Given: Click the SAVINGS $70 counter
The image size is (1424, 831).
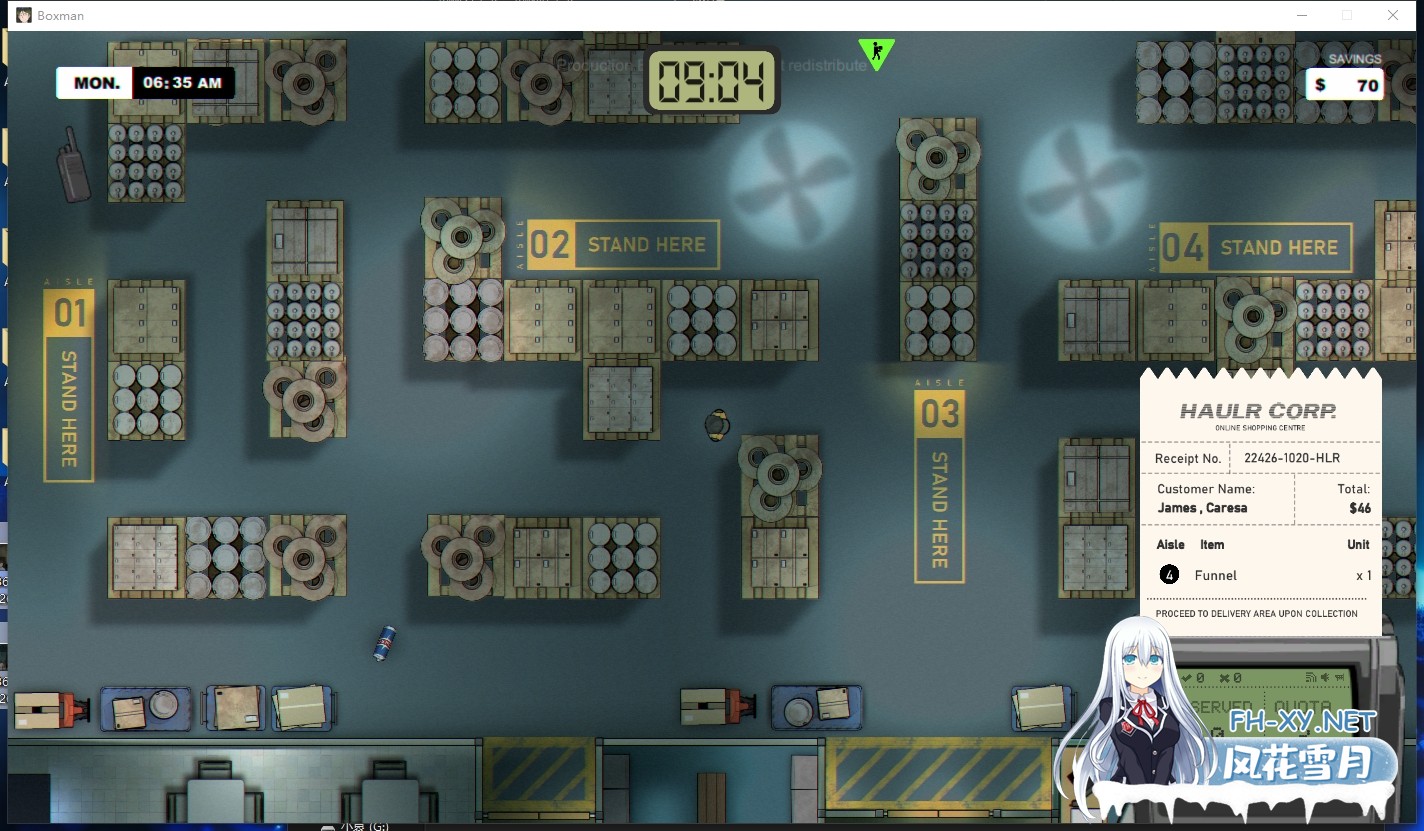Looking at the screenshot, I should (1345, 85).
